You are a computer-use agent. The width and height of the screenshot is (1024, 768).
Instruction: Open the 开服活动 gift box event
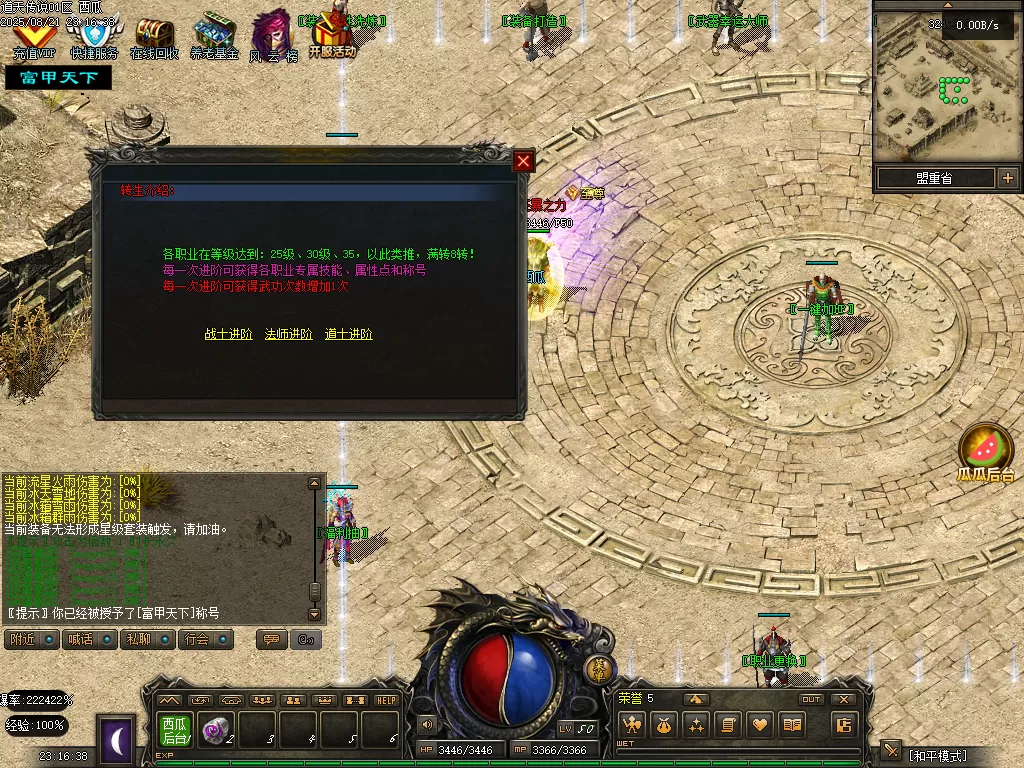tap(332, 38)
